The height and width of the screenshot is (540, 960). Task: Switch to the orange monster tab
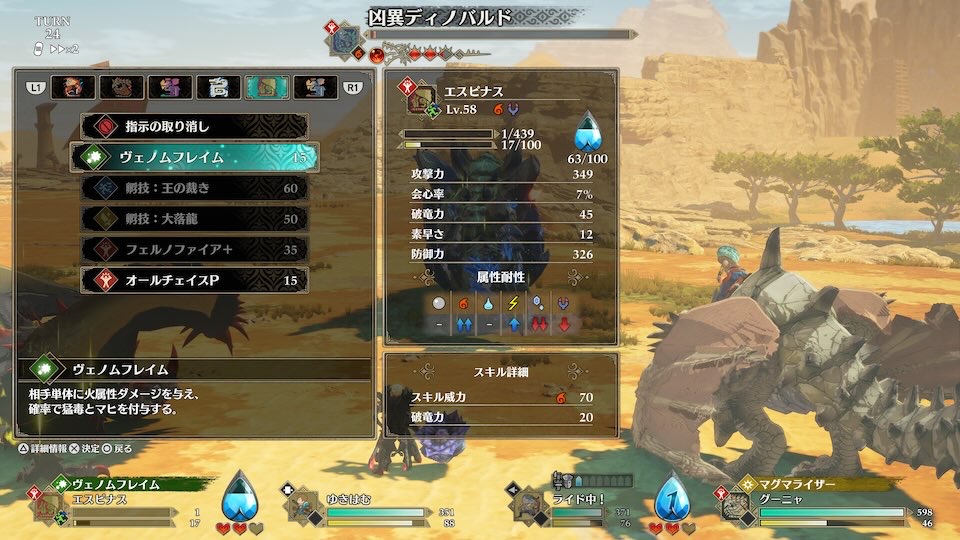point(73,88)
